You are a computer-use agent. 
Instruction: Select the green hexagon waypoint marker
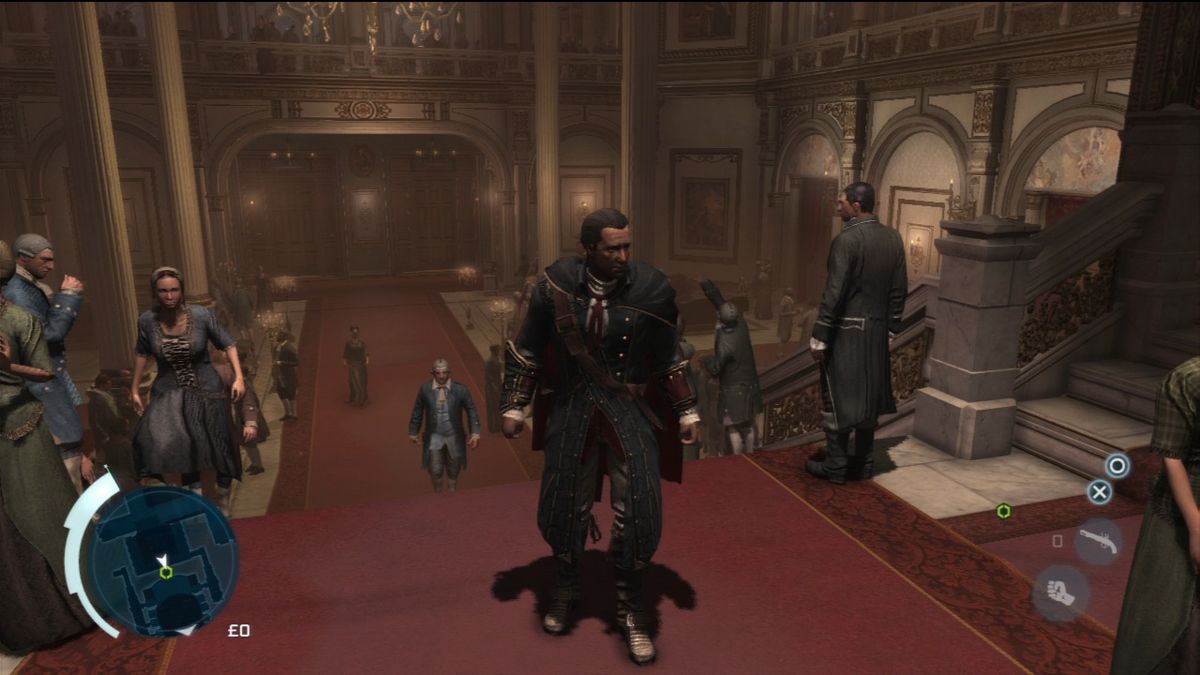point(1003,511)
